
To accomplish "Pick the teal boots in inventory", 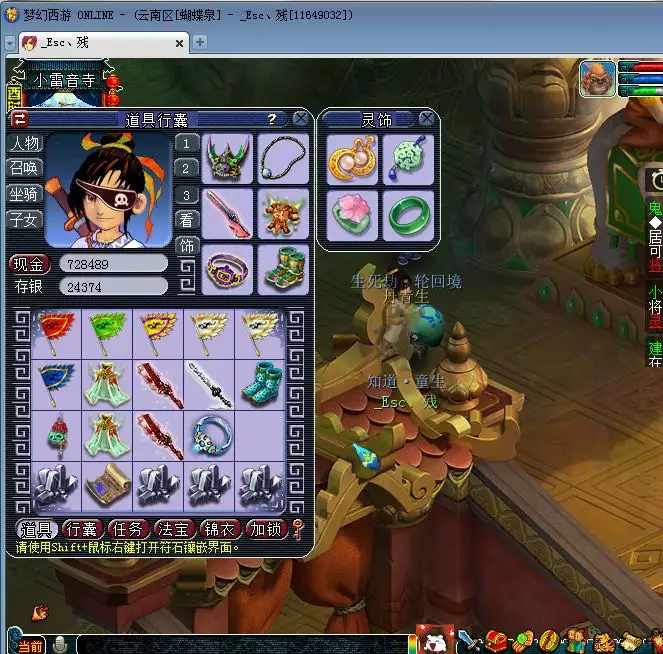I will tap(260, 384).
